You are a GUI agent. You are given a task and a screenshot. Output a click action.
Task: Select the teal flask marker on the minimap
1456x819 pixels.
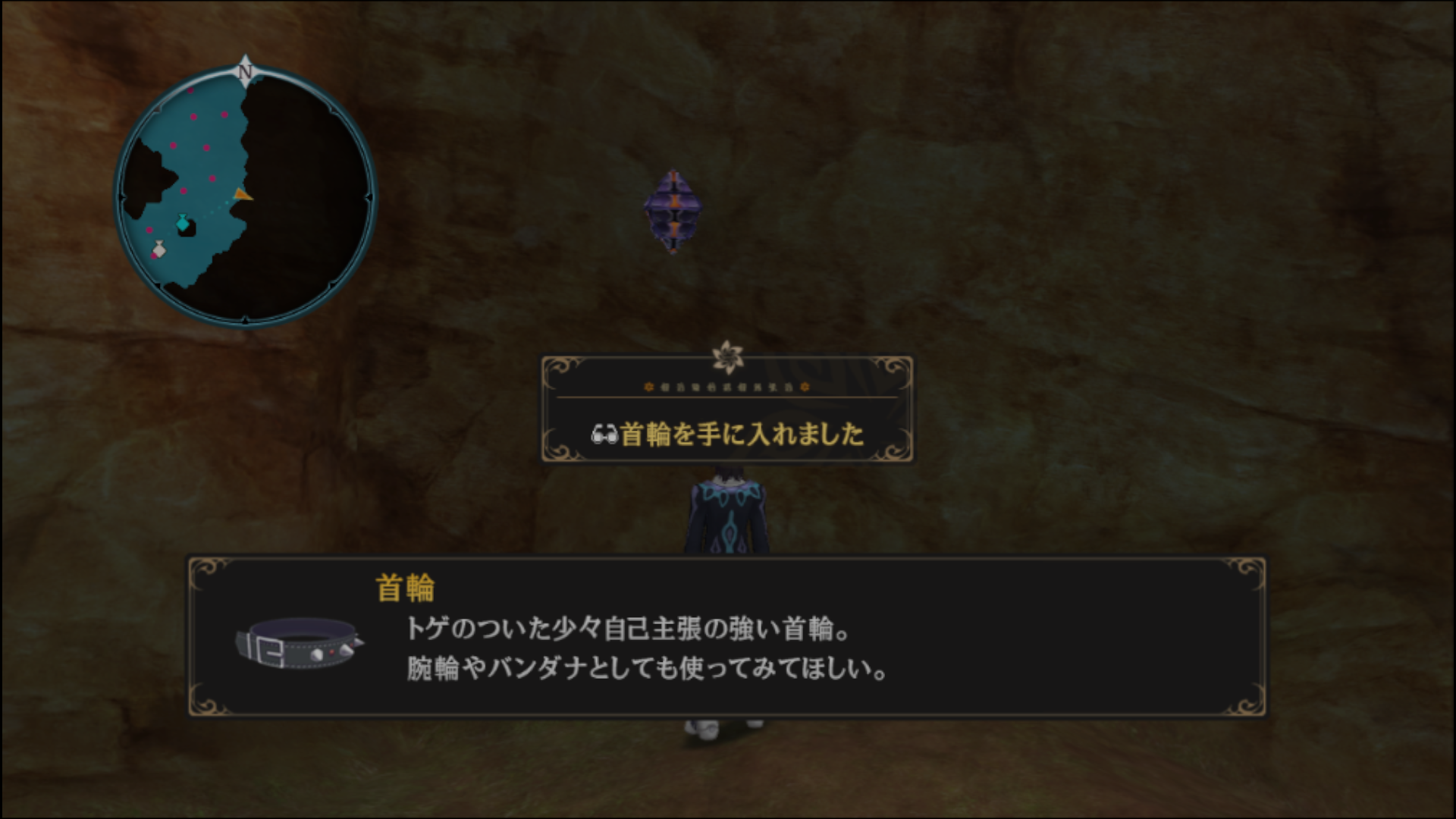click(181, 222)
